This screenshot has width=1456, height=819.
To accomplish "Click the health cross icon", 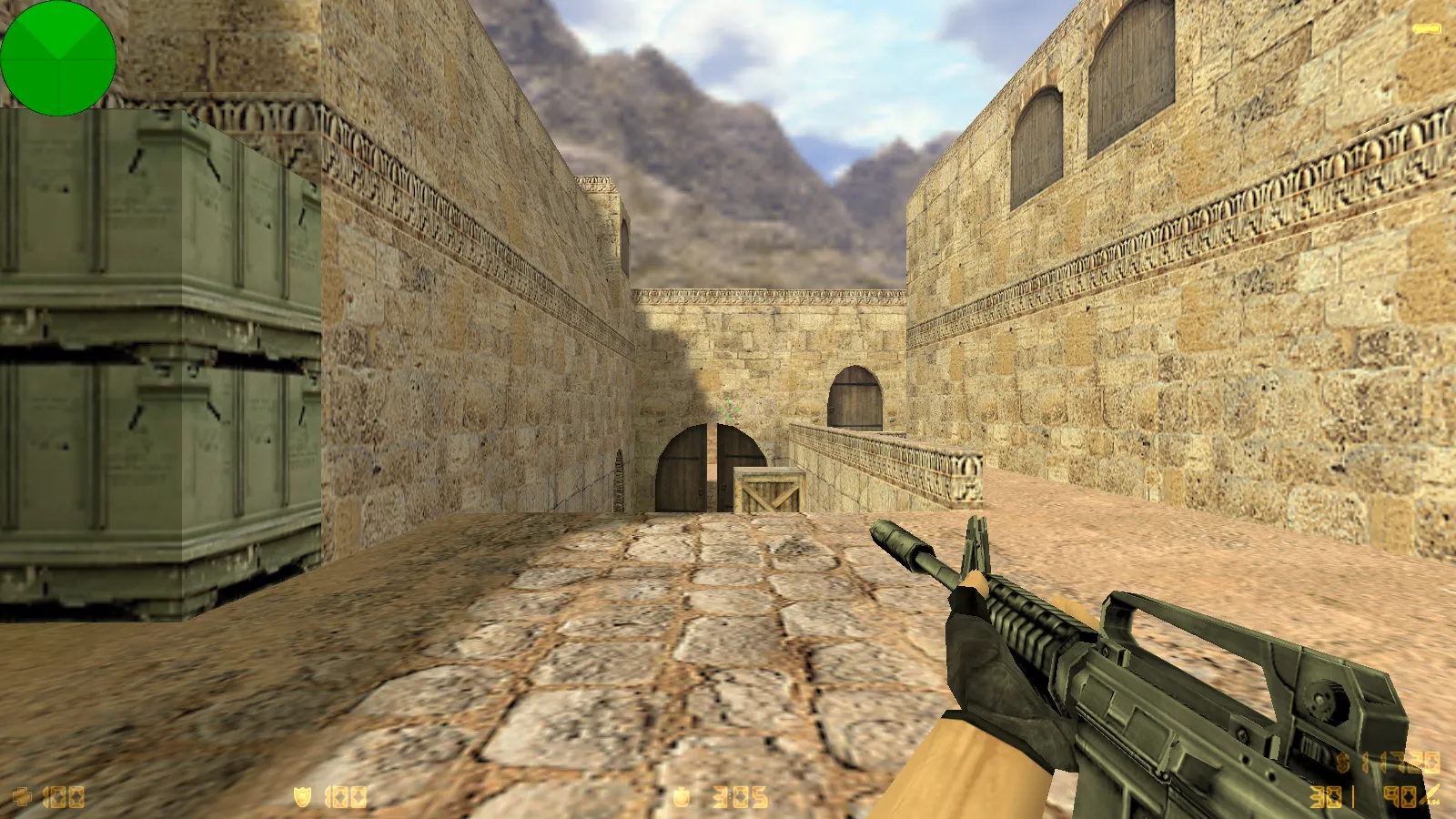I will 21,798.
